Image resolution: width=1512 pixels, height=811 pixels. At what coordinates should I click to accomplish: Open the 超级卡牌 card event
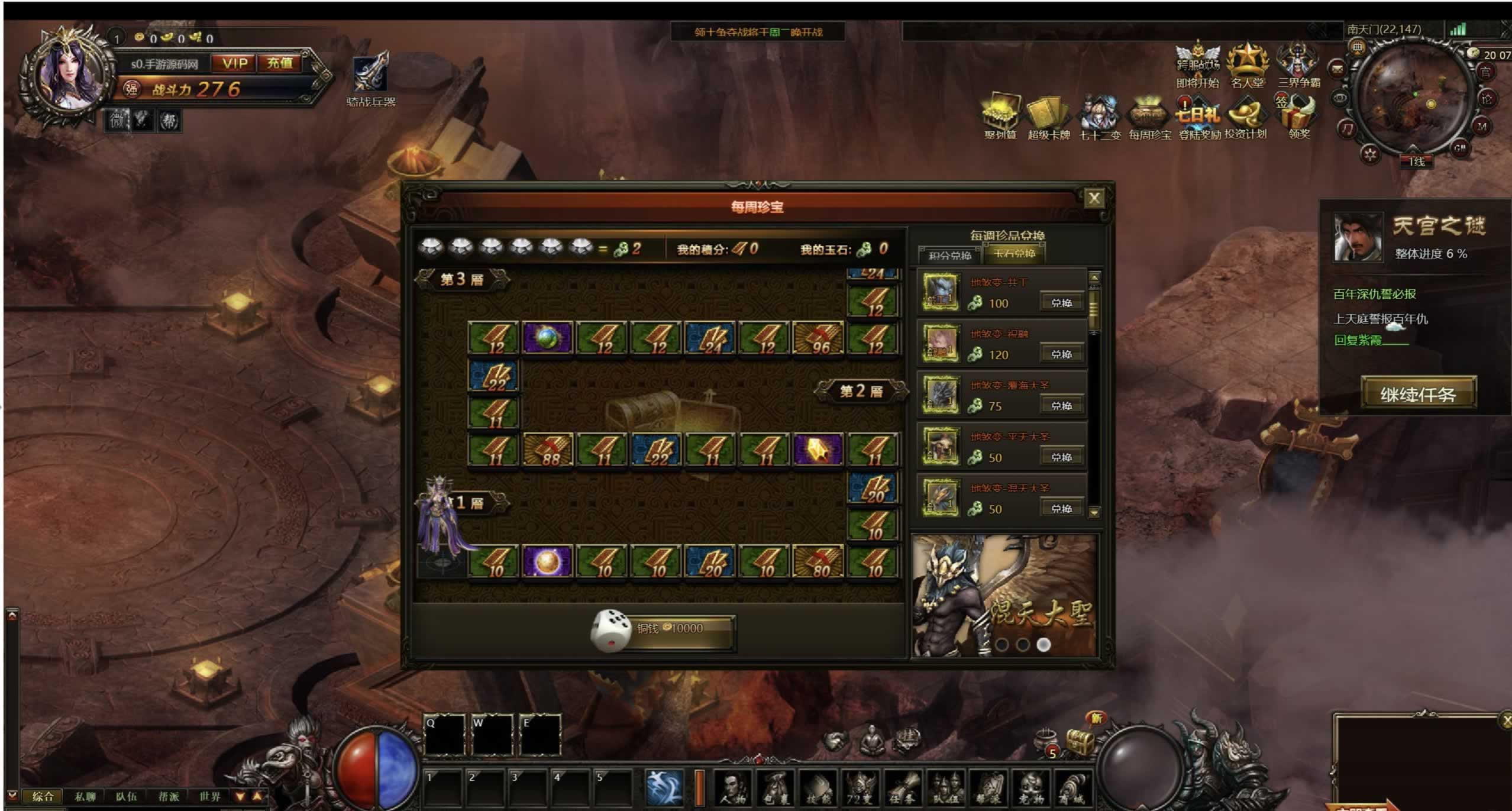(x=1048, y=118)
